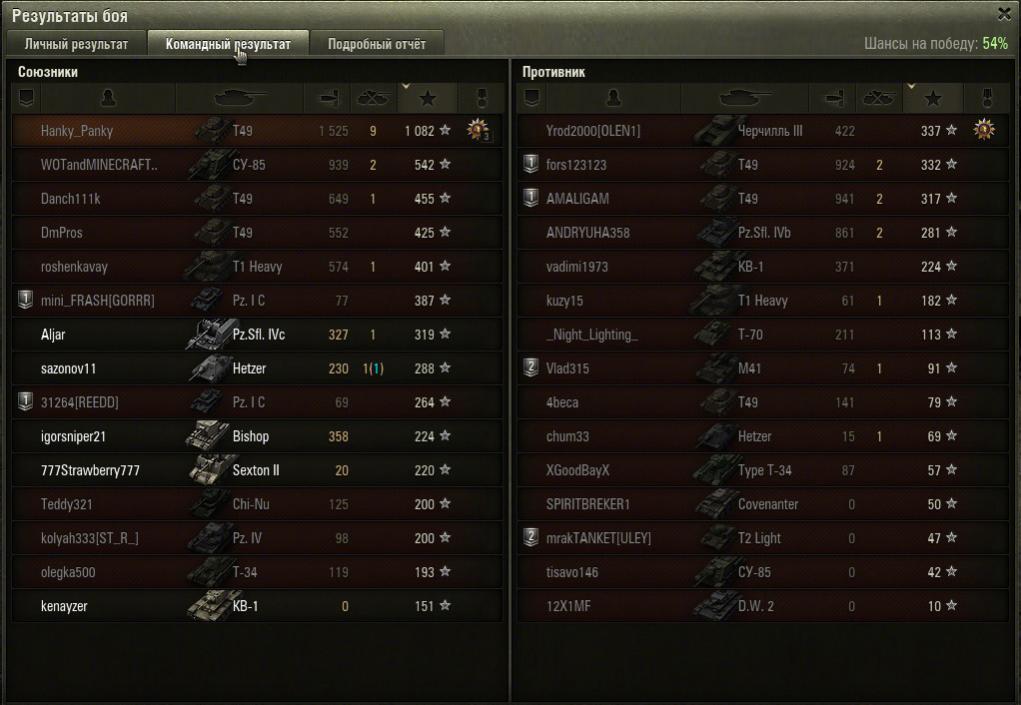Pick enemy mrakTANKET[ULEY] T2 Light row
The width and height of the screenshot is (1021, 705).
click(598, 538)
